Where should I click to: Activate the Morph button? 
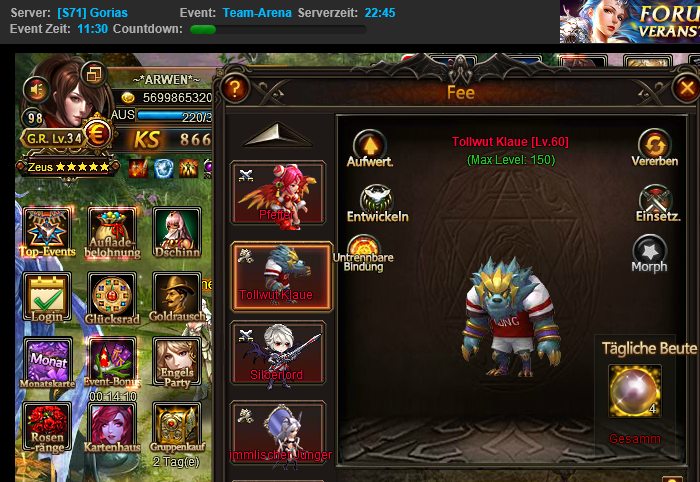click(649, 250)
